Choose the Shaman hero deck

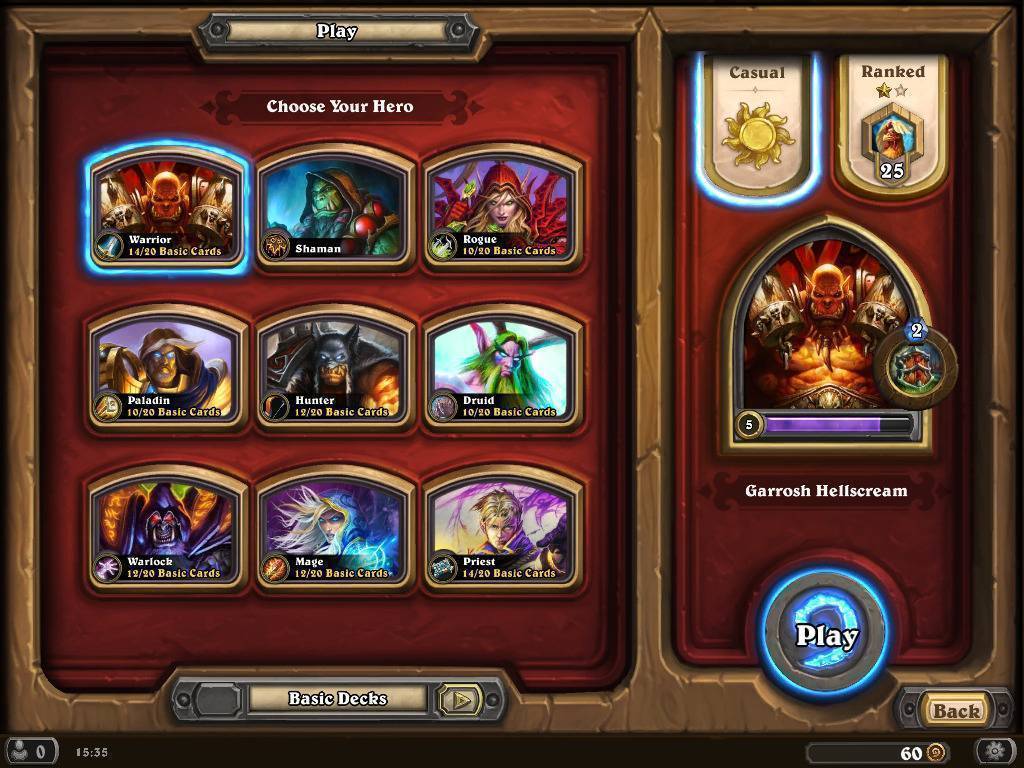(x=335, y=208)
